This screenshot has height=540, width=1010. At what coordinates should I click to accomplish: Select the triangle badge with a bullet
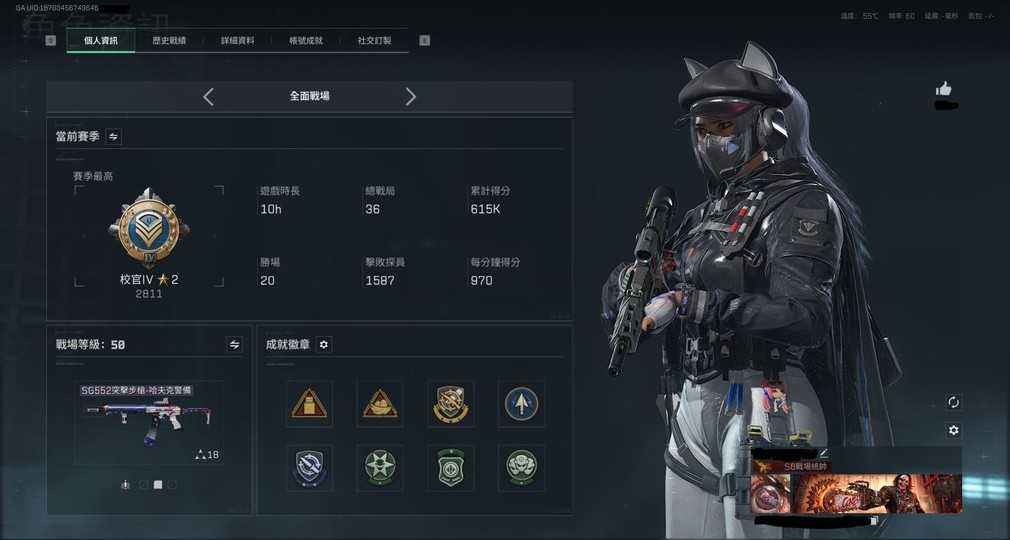309,404
